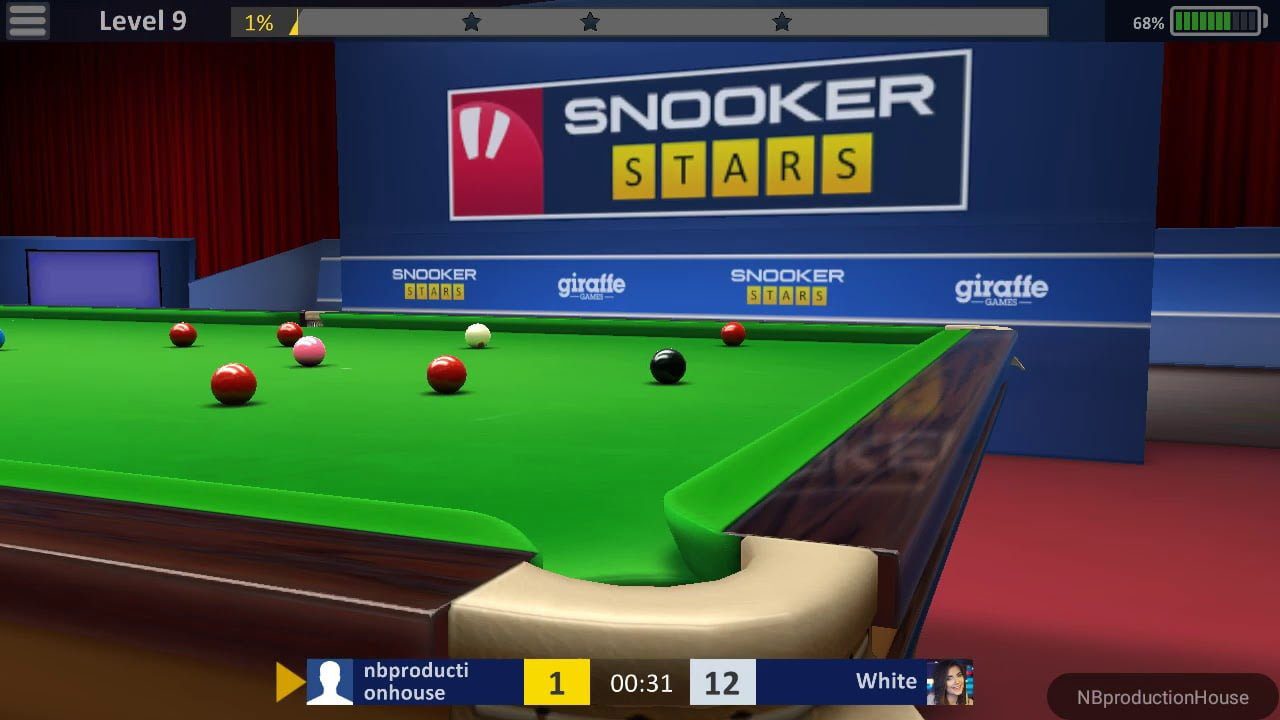The height and width of the screenshot is (720, 1280).
Task: Select the nbproductionhouse player avatar
Action: tap(327, 682)
